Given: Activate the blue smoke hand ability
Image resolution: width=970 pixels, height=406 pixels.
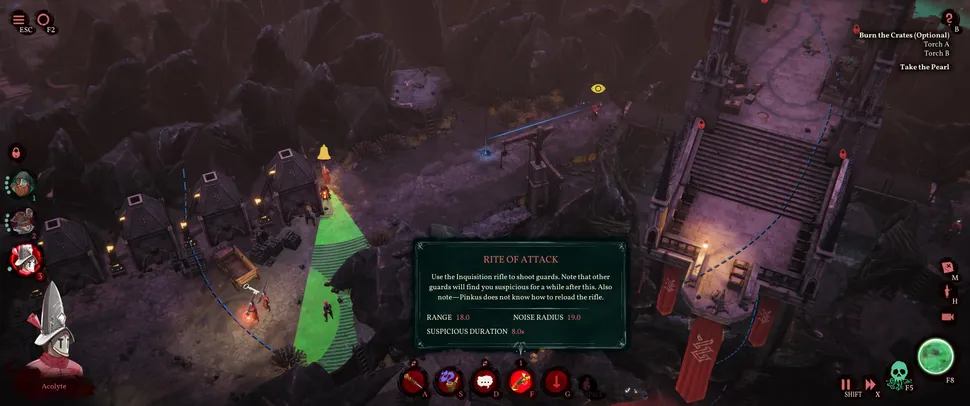Looking at the screenshot, I should point(450,381).
